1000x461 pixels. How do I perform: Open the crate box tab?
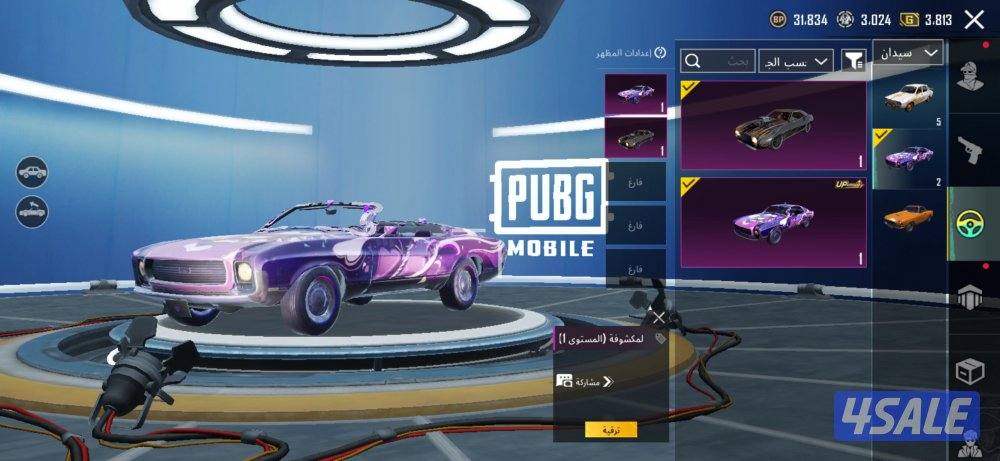[968, 371]
